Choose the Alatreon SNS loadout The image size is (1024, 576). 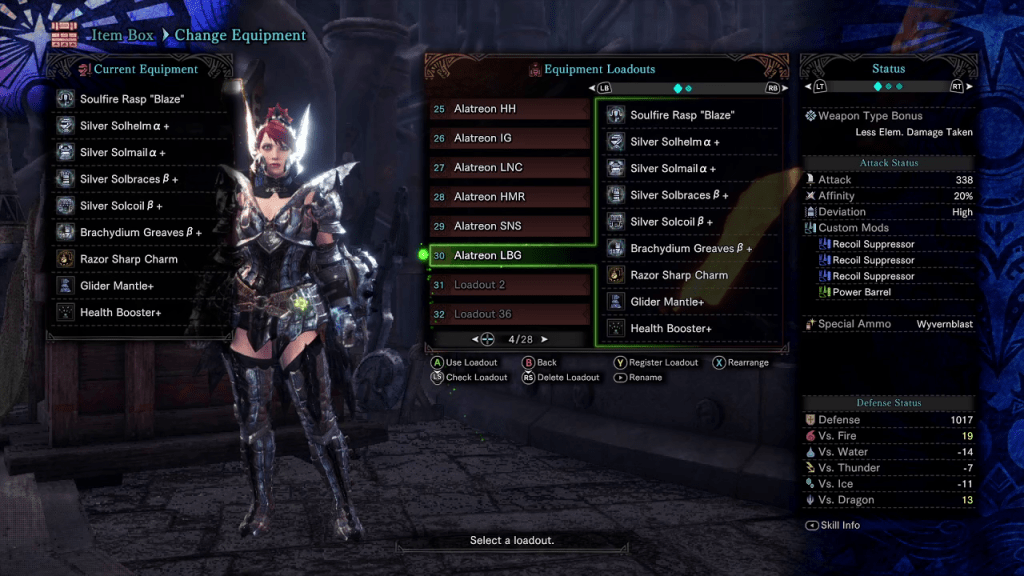coord(509,226)
